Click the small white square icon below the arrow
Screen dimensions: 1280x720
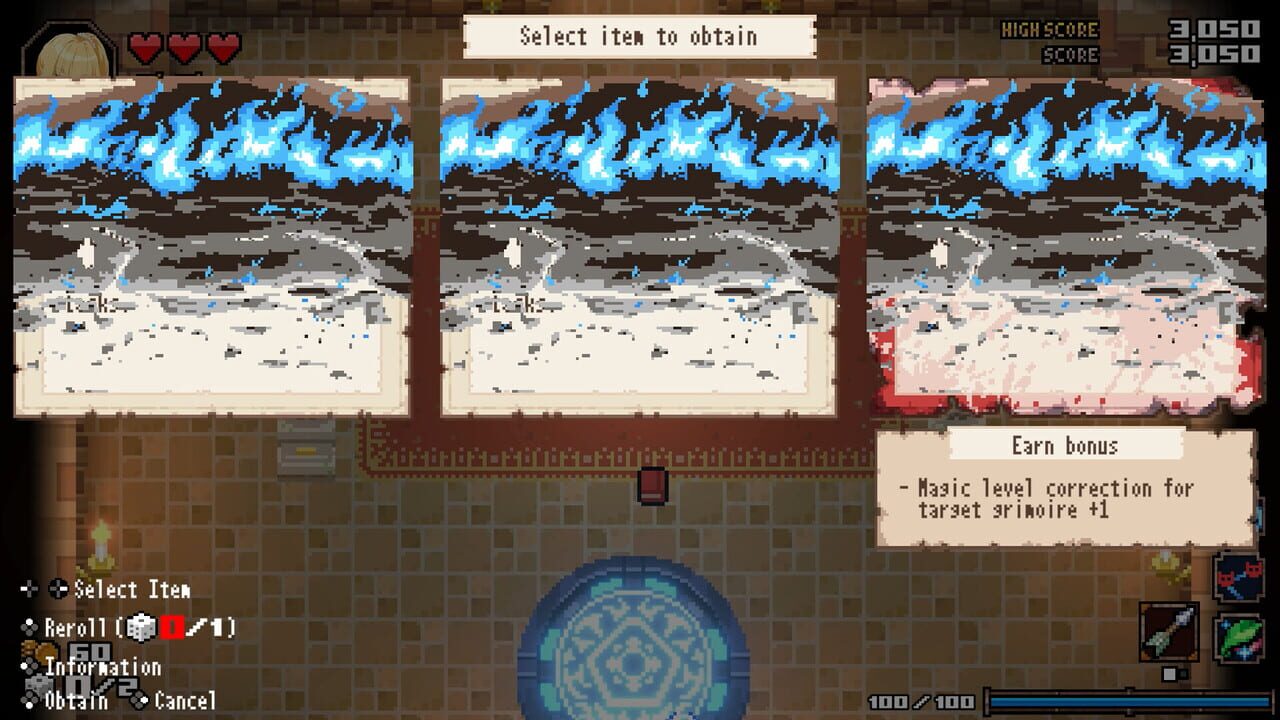coord(1168,672)
